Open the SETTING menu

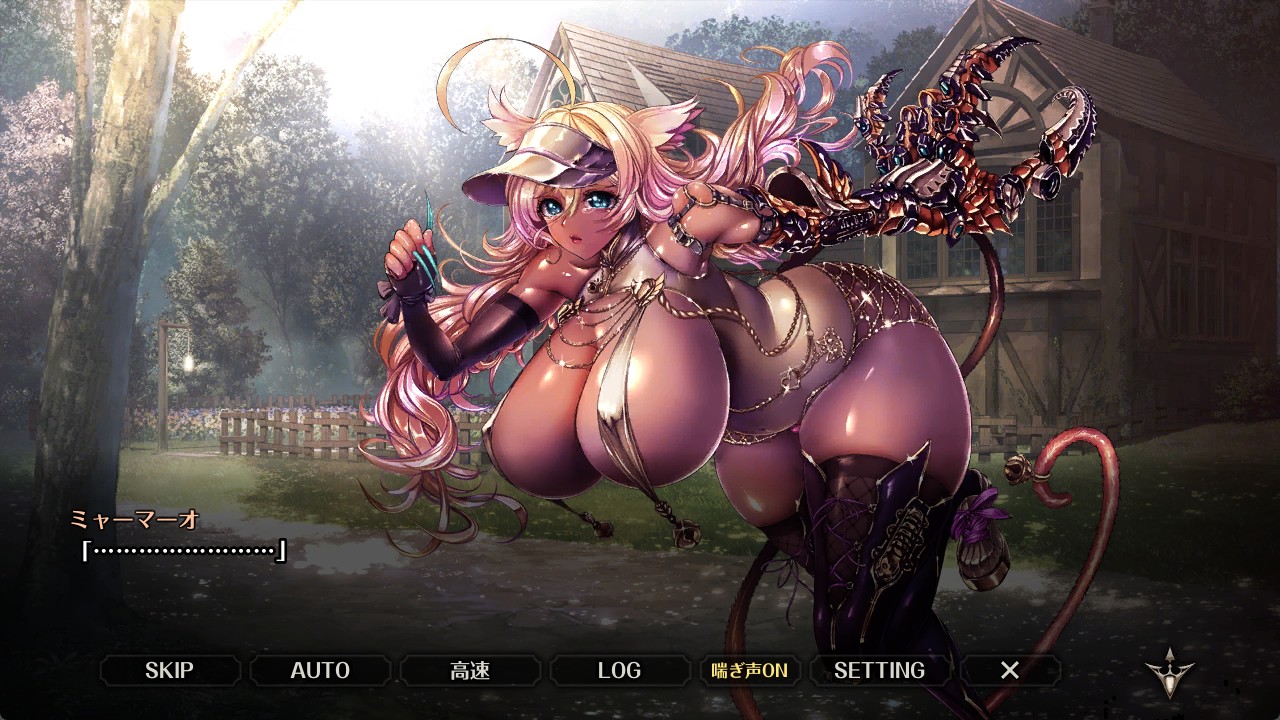(879, 670)
